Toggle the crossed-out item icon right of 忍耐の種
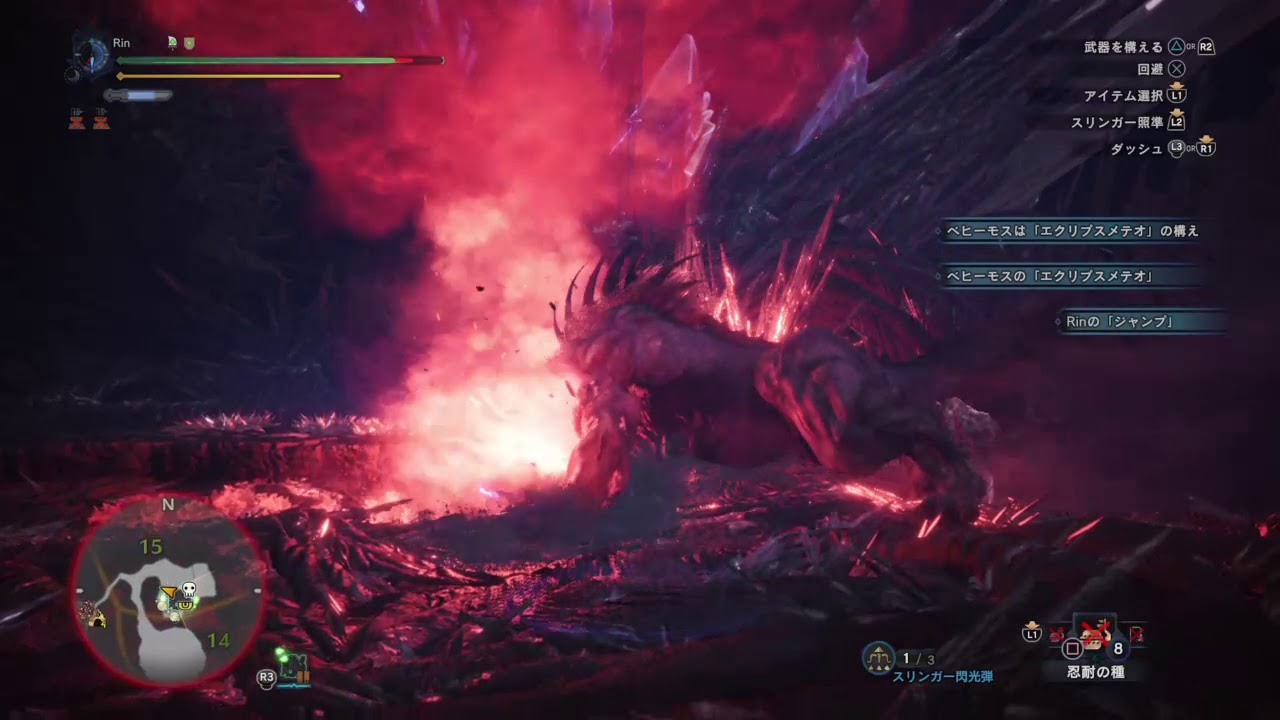The height and width of the screenshot is (720, 1280). tap(1136, 633)
